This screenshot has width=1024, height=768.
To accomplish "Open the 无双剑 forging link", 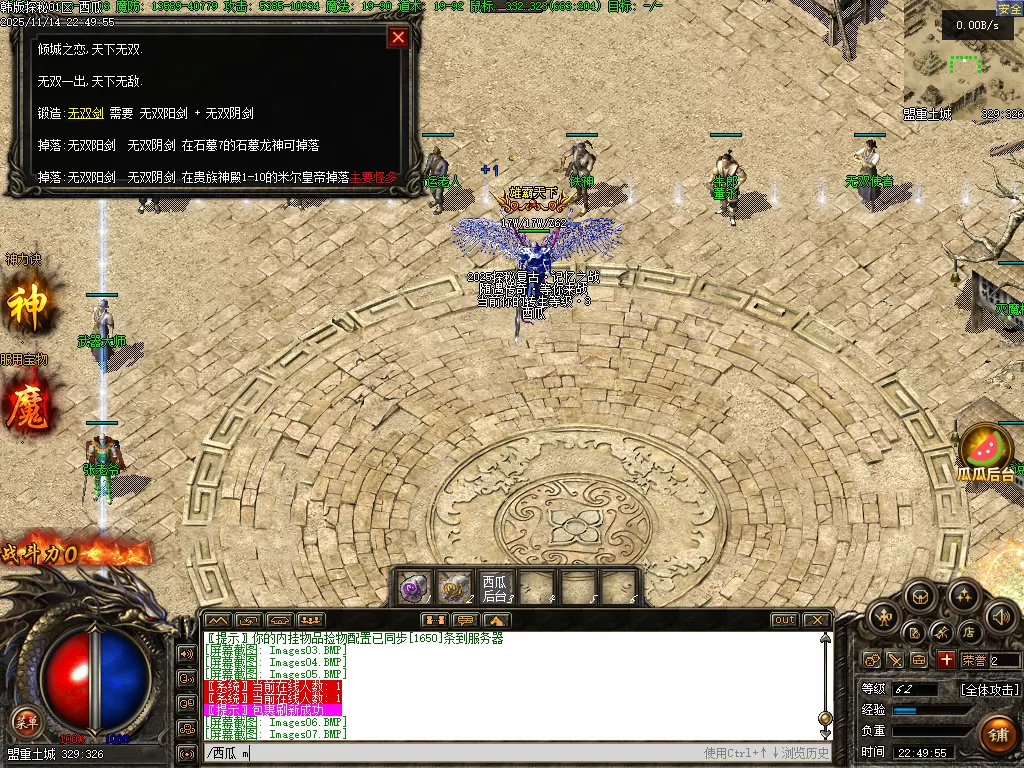I will pyautogui.click(x=85, y=114).
